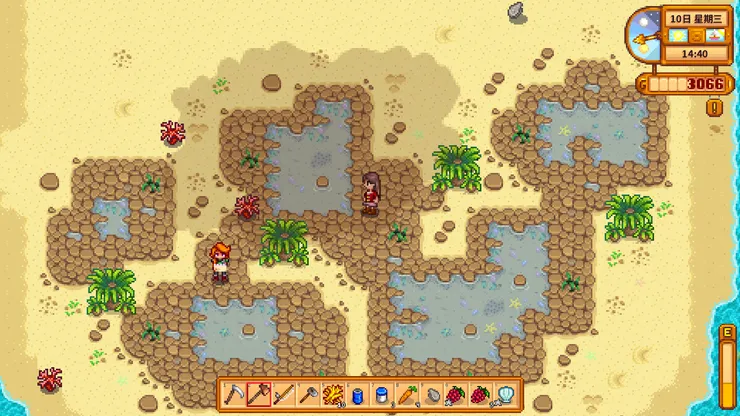Pick the yellow branching coral item

[332, 395]
